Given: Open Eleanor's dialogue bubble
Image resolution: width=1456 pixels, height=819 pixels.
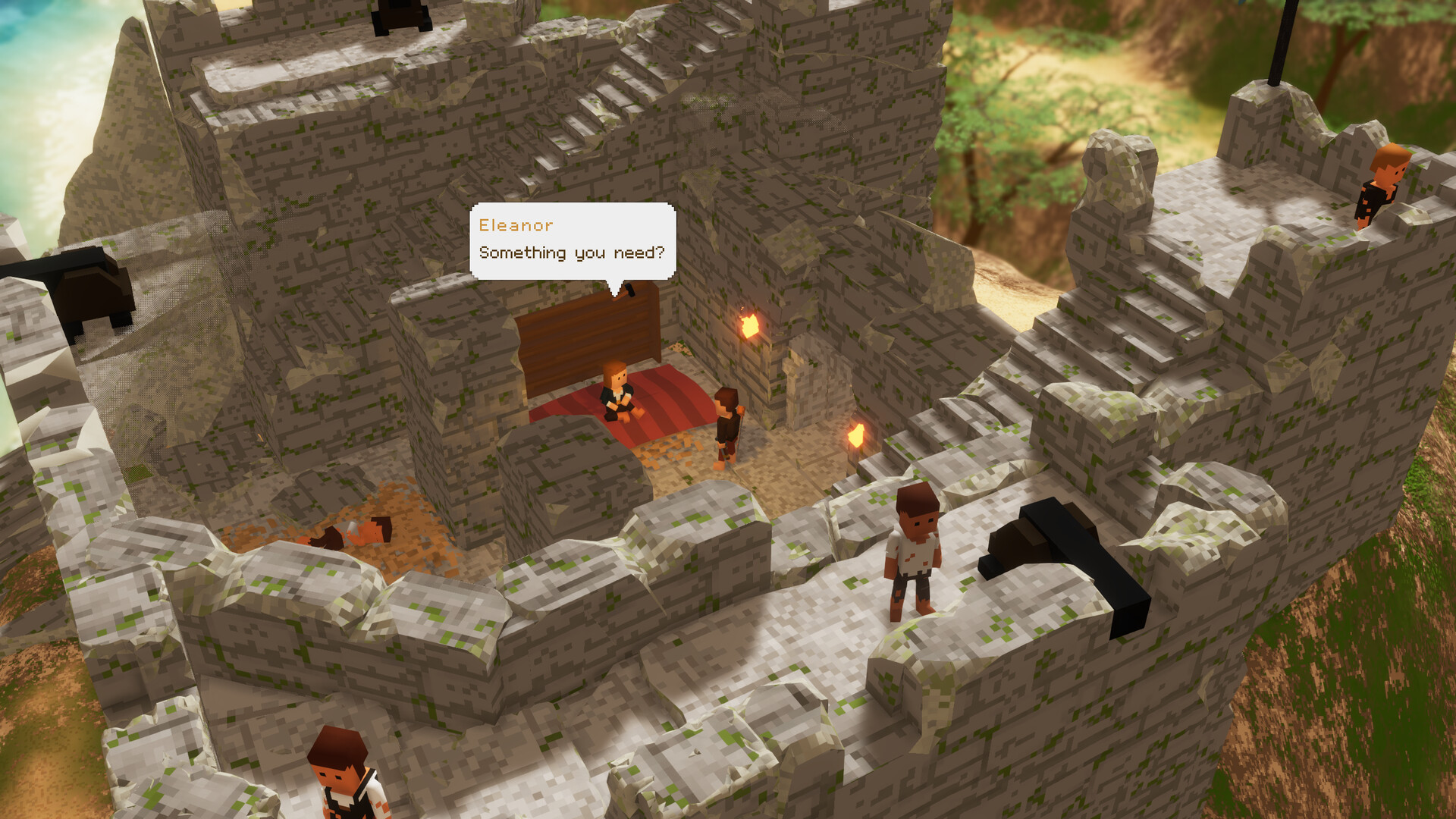Looking at the screenshot, I should (x=573, y=239).
